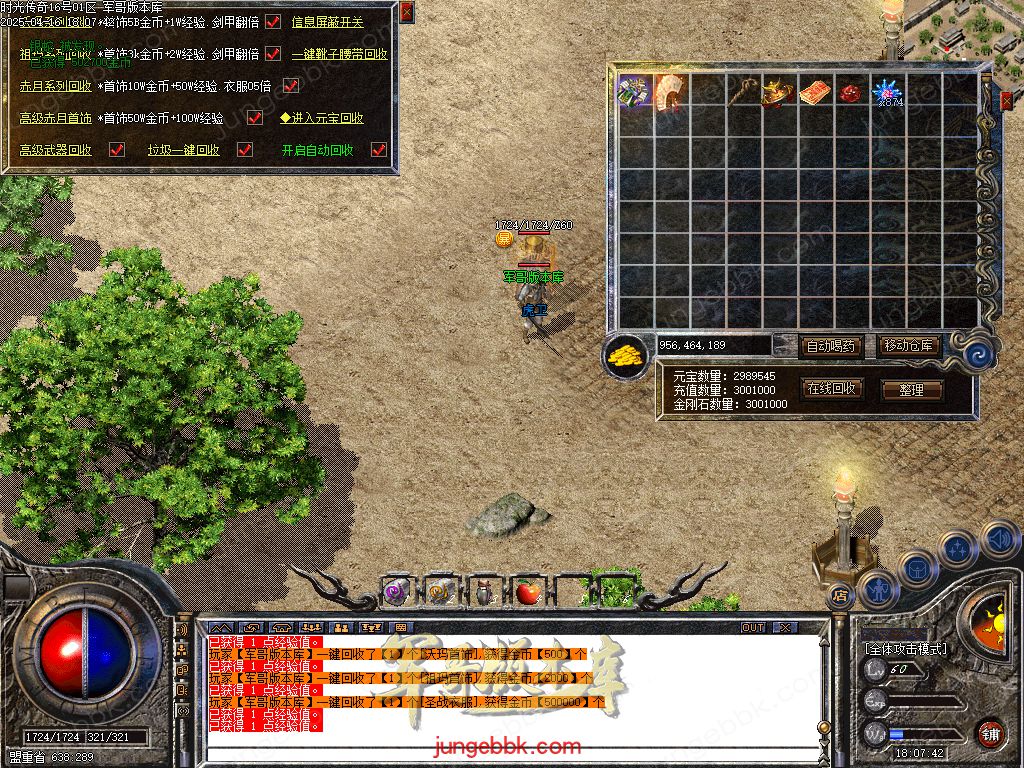Close the recycle settings panel
The height and width of the screenshot is (768, 1024).
click(x=406, y=12)
